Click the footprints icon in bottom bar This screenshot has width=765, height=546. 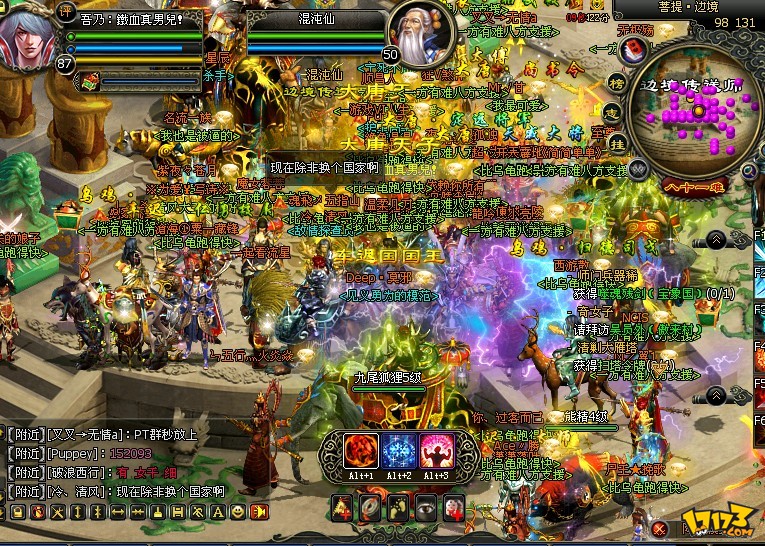click(398, 509)
